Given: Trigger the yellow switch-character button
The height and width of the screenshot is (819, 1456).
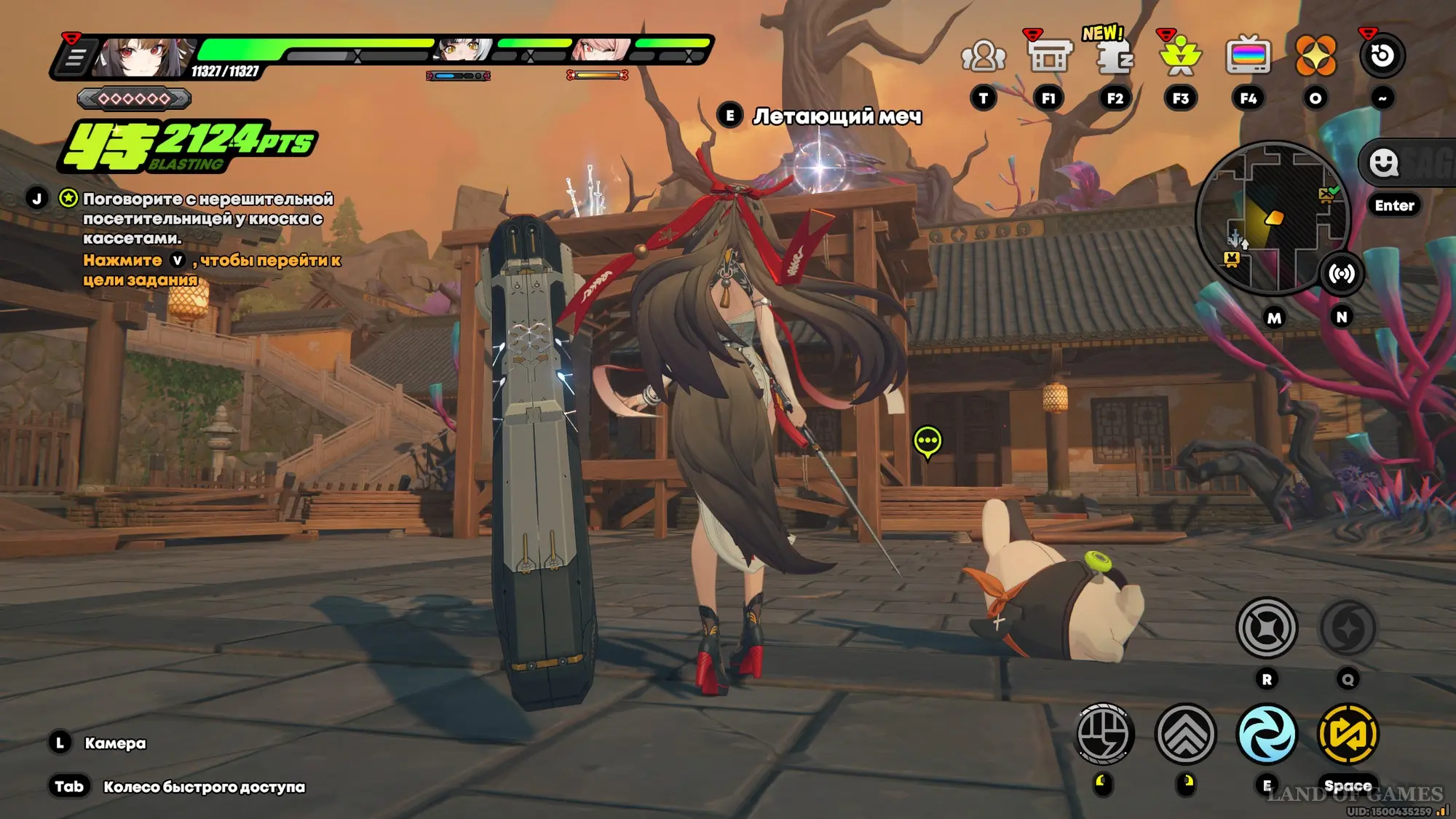Looking at the screenshot, I should pyautogui.click(x=1348, y=734).
